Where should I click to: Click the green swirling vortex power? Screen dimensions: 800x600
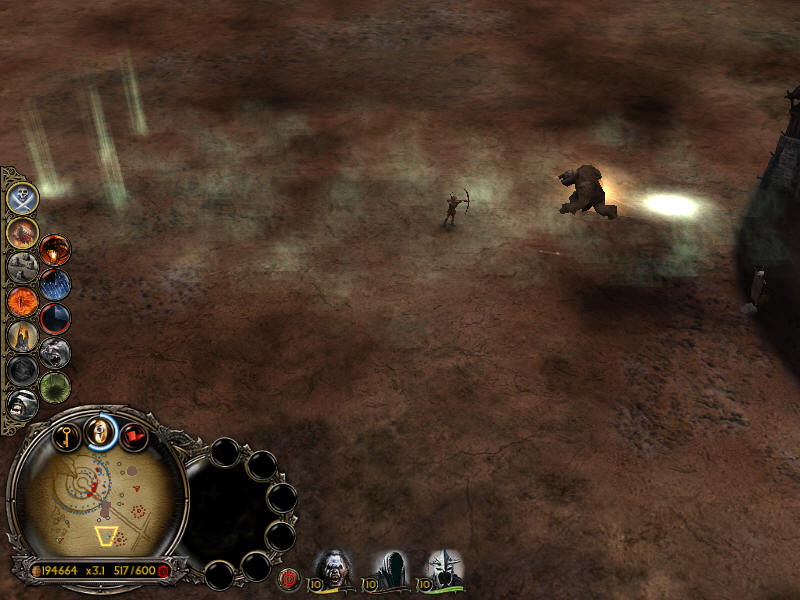(x=55, y=386)
